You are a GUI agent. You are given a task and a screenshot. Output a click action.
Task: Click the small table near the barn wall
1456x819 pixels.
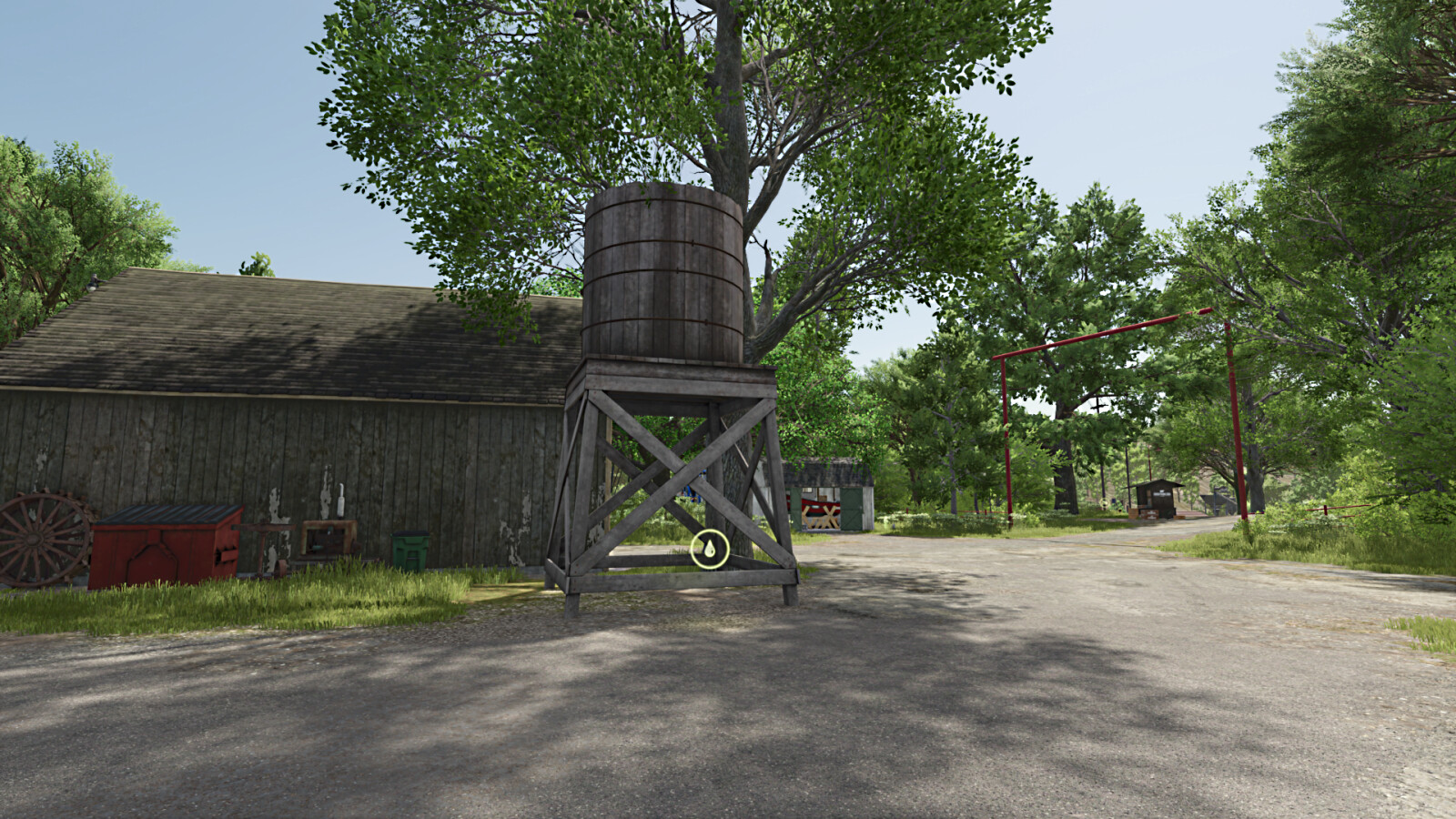[x=328, y=537]
